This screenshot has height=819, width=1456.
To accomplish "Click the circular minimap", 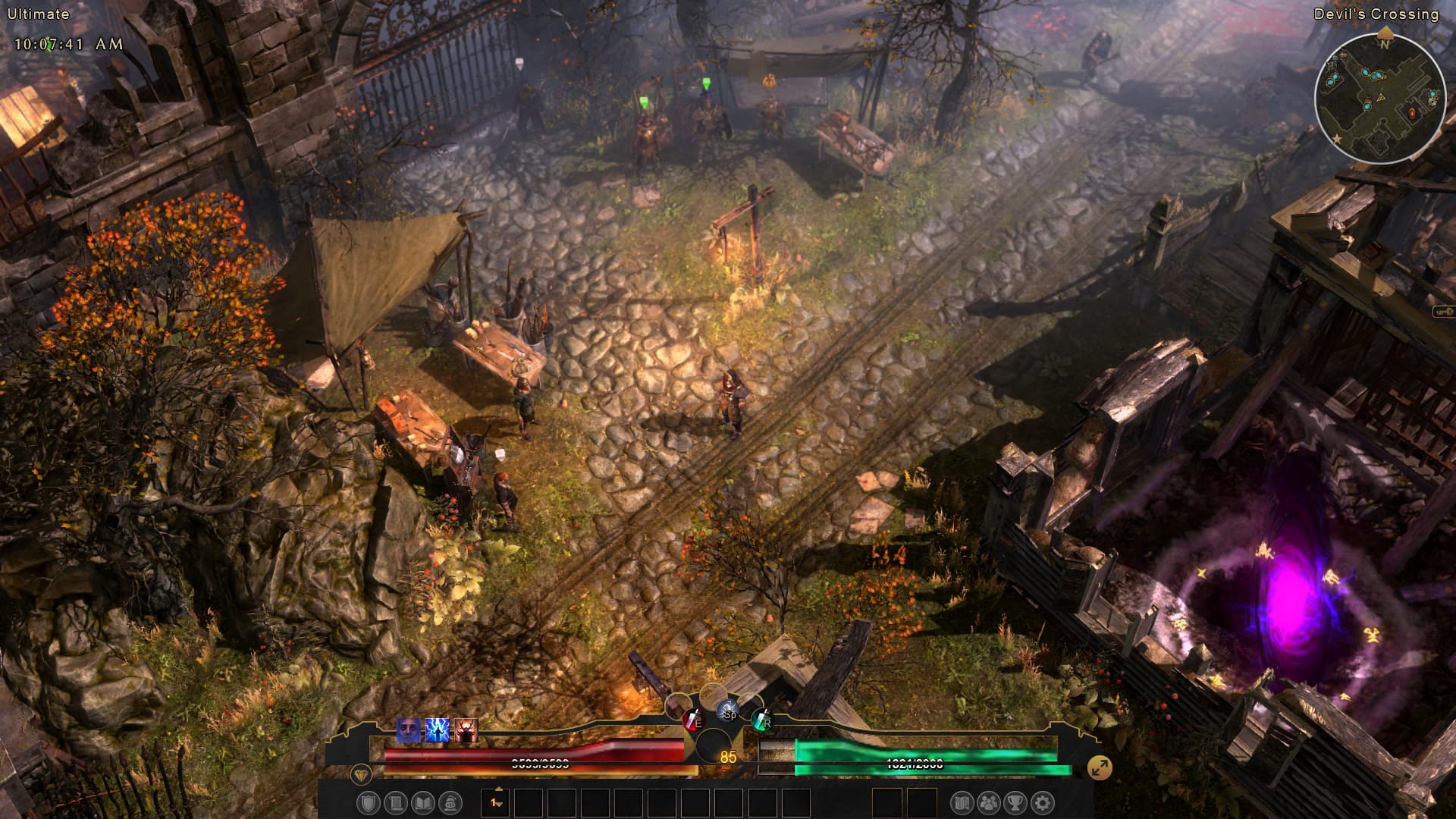I will (1379, 99).
